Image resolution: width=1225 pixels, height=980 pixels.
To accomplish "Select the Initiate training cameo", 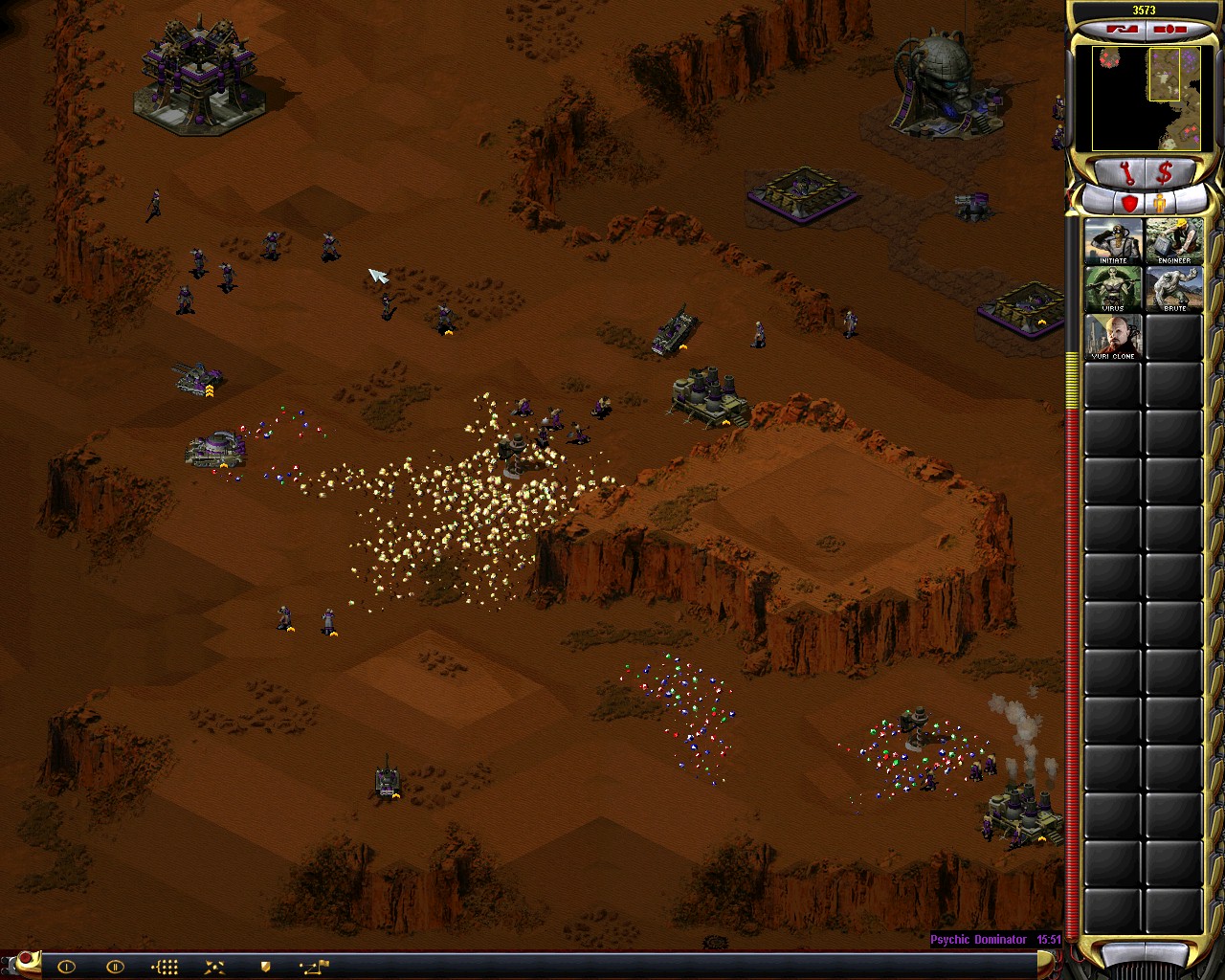I will click(1112, 242).
